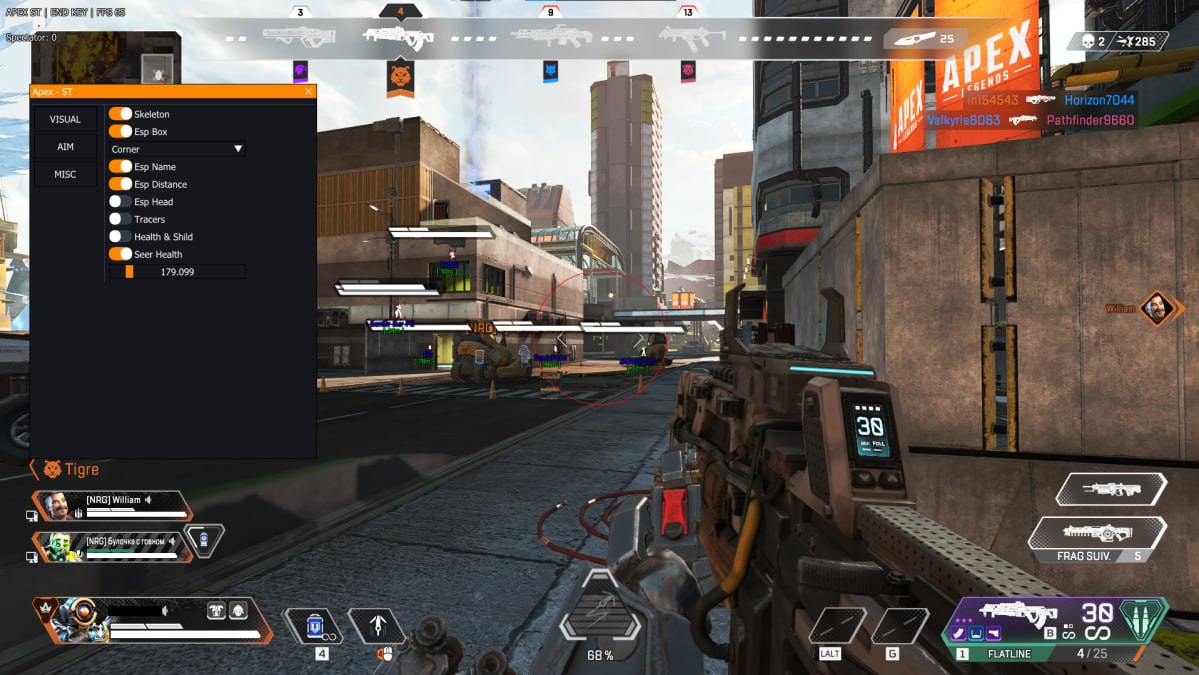
Task: Click the highlighted weapon tracker entry numbered 4
Action: tap(400, 37)
